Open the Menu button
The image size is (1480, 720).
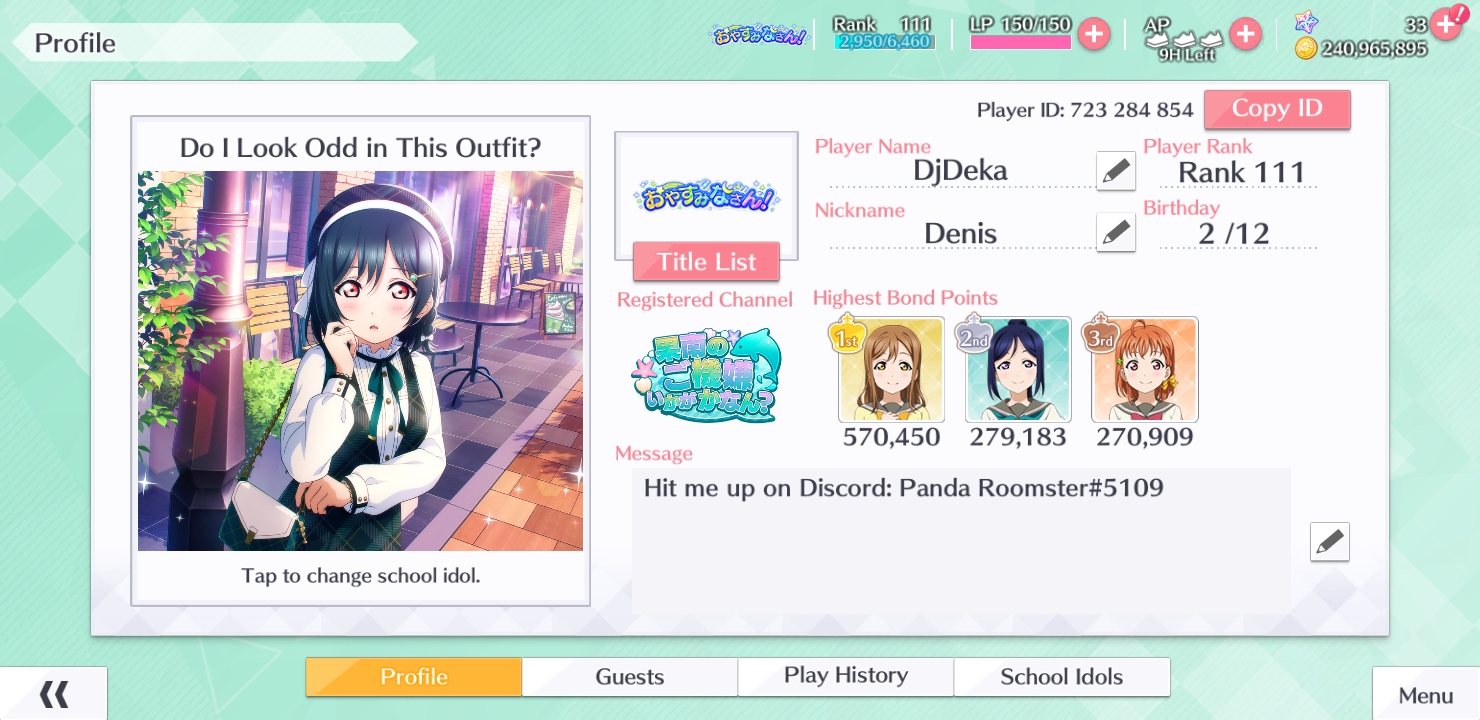point(1425,695)
